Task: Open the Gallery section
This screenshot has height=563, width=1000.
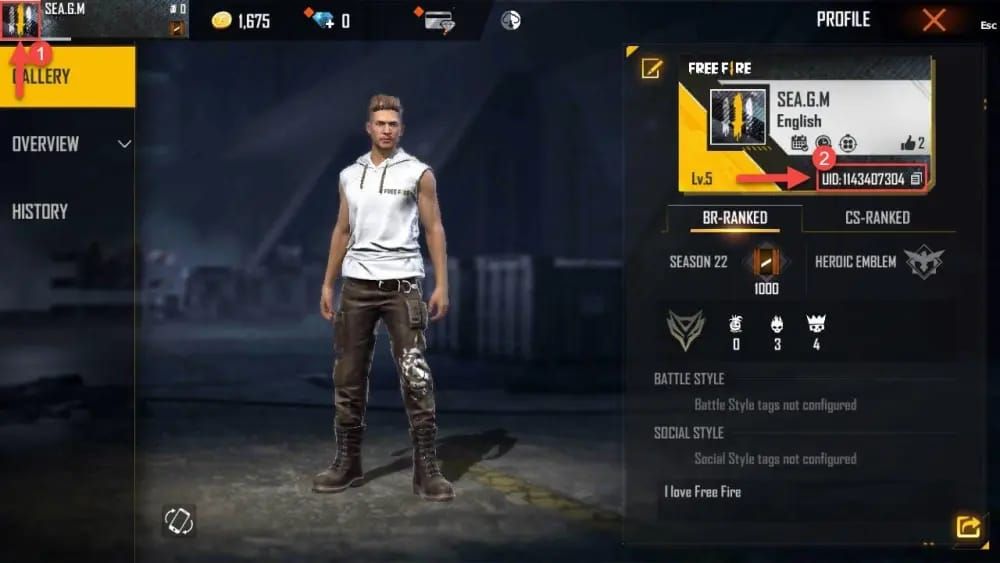Action: 66,77
